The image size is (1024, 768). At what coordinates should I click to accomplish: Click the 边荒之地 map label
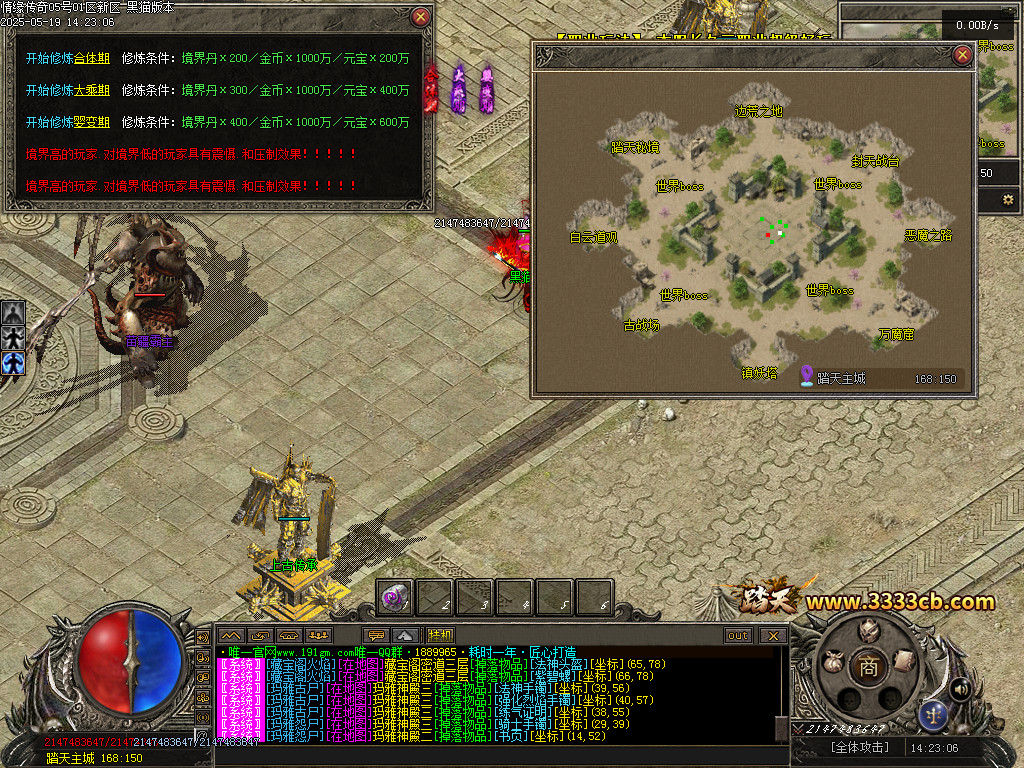pyautogui.click(x=759, y=111)
